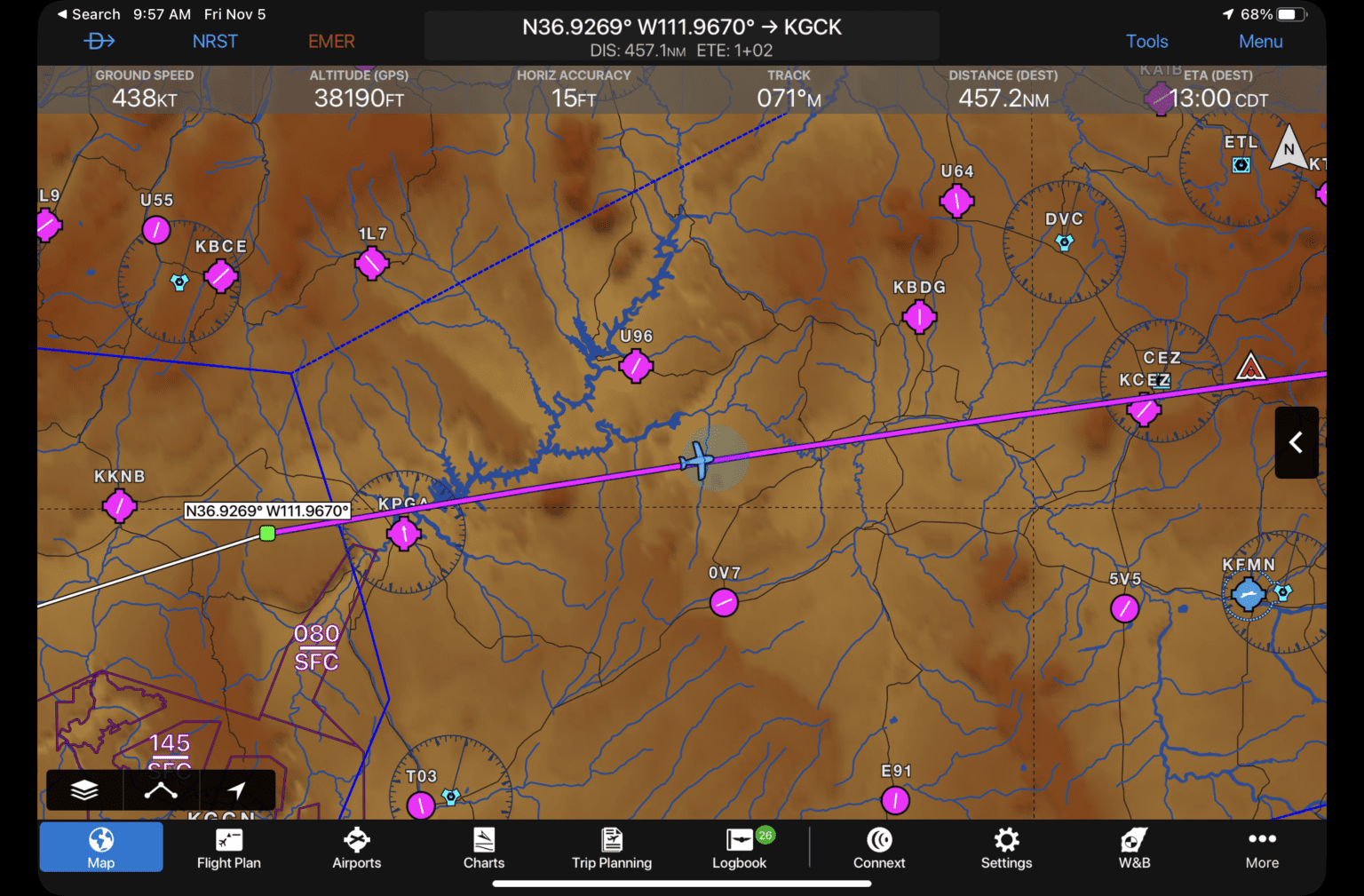Open the map layers selector icon
Viewport: 1364px width, 896px height.
(83, 789)
